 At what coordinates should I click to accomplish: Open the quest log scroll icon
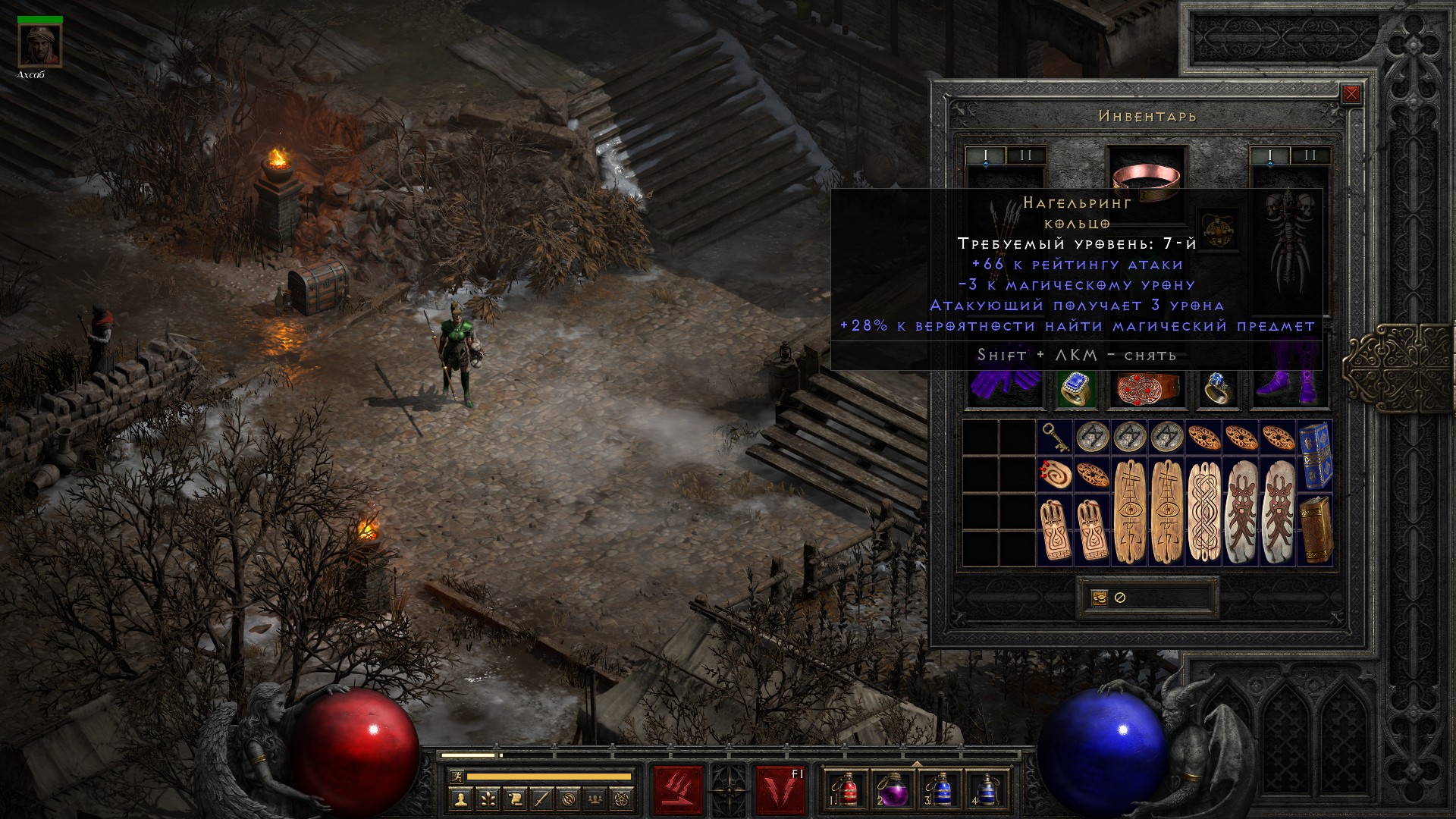click(515, 799)
